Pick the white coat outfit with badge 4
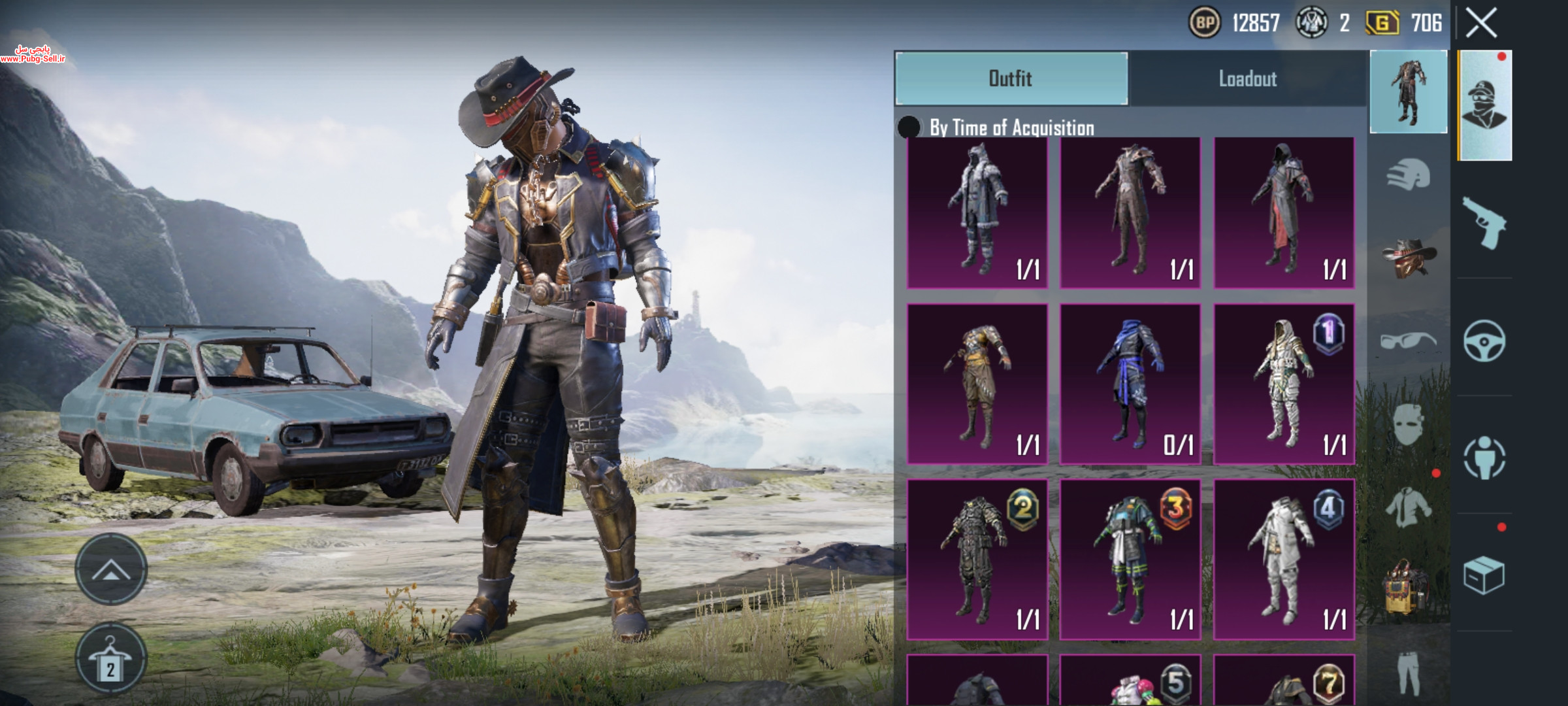 coord(1283,559)
